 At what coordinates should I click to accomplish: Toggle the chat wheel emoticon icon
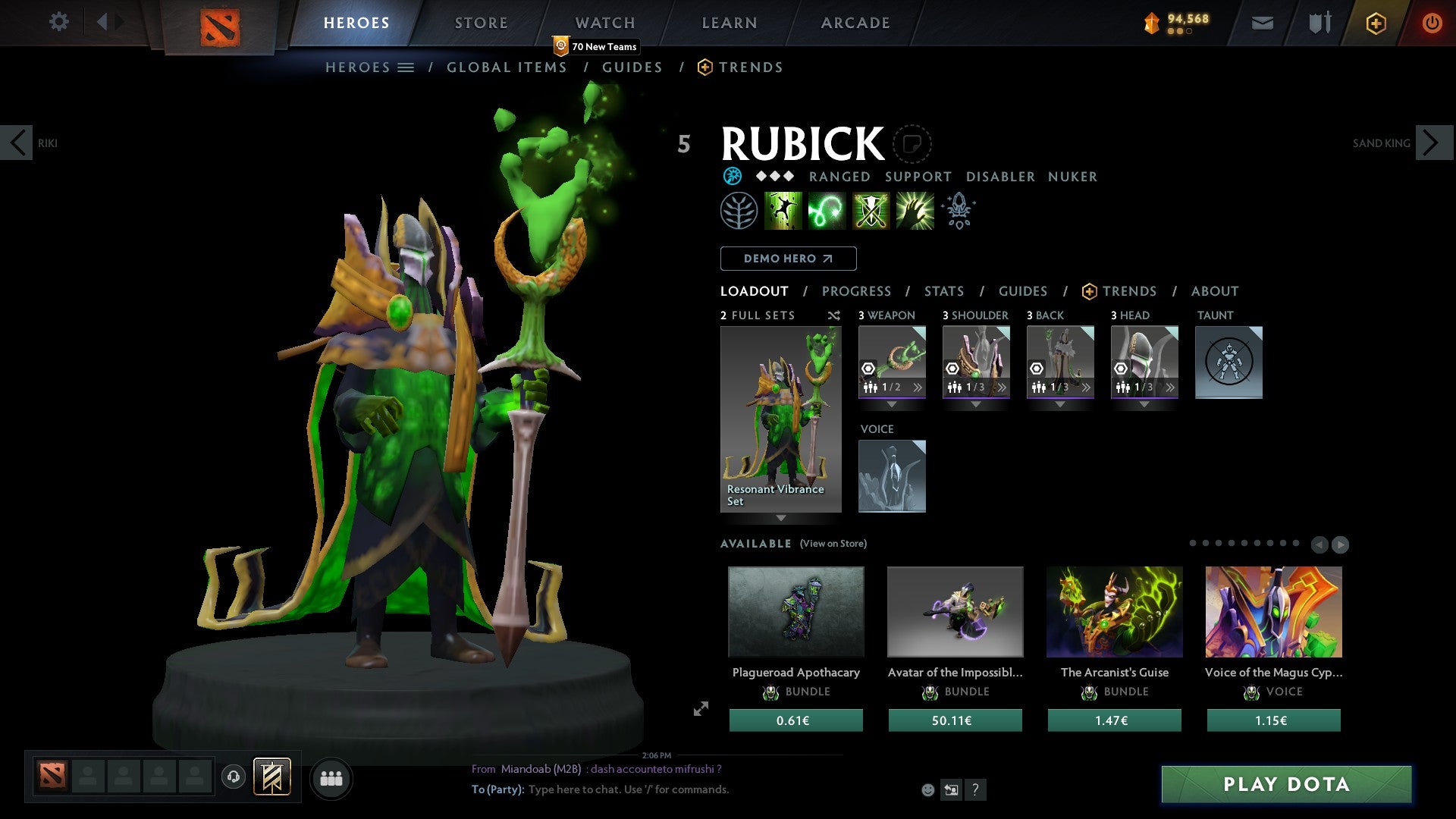(928, 789)
